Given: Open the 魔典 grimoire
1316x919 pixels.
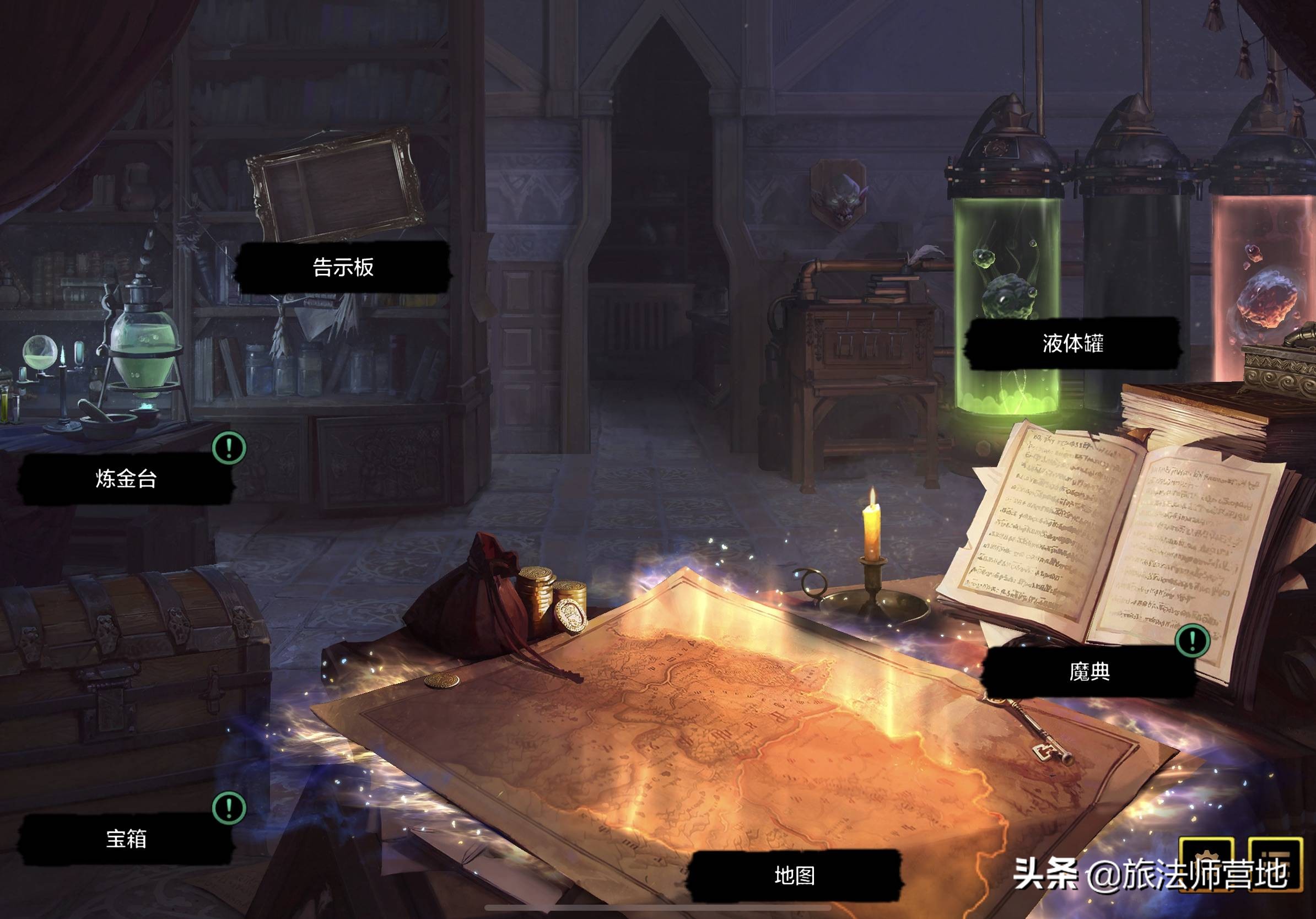Looking at the screenshot, I should pos(1089,672).
